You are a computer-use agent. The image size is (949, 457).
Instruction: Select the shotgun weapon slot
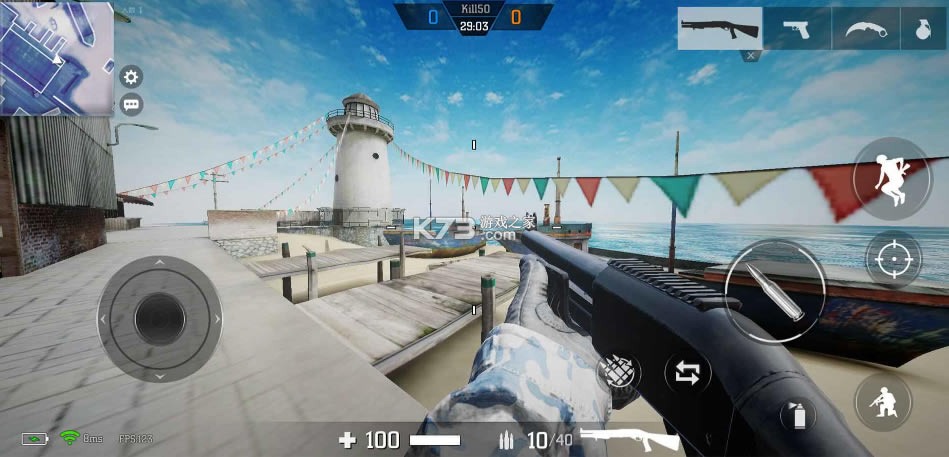click(x=720, y=28)
